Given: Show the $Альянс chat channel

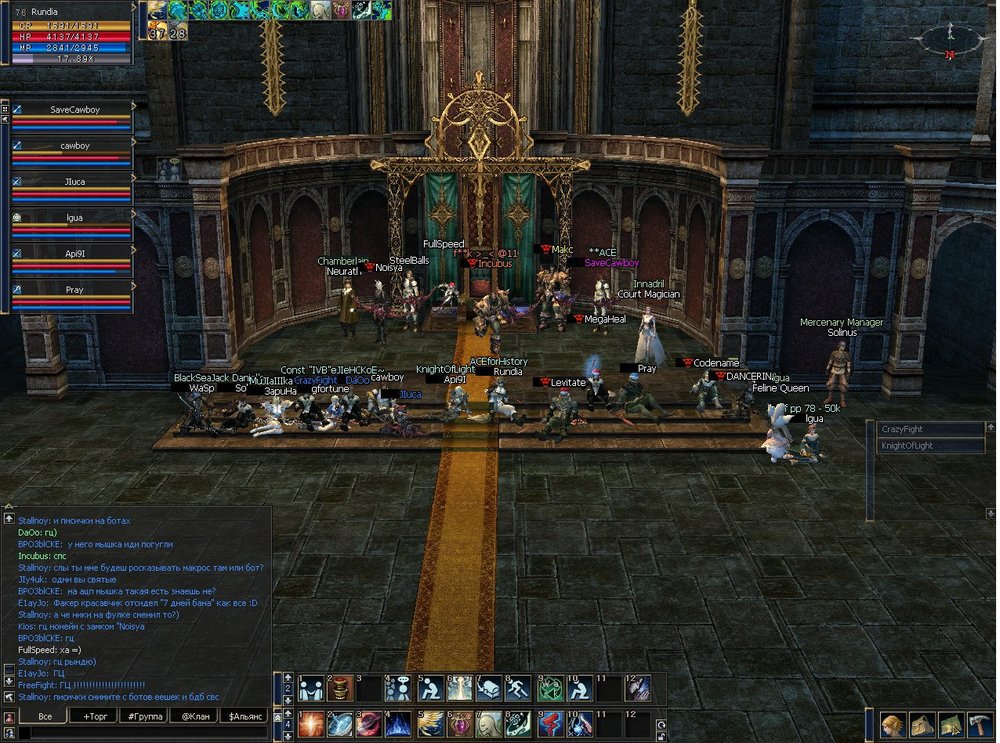Looking at the screenshot, I should [x=244, y=716].
